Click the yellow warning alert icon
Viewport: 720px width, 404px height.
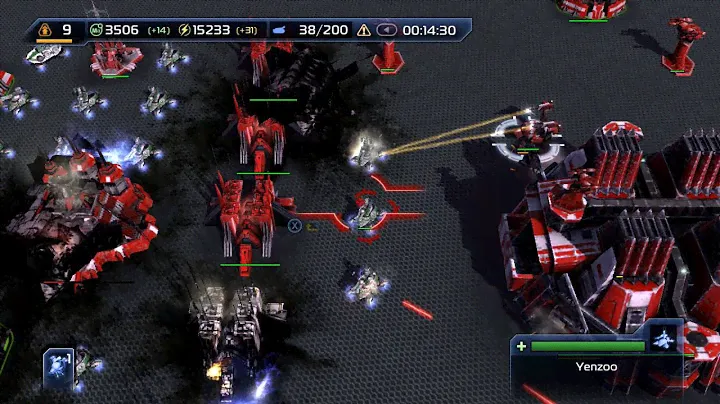pyautogui.click(x=364, y=30)
